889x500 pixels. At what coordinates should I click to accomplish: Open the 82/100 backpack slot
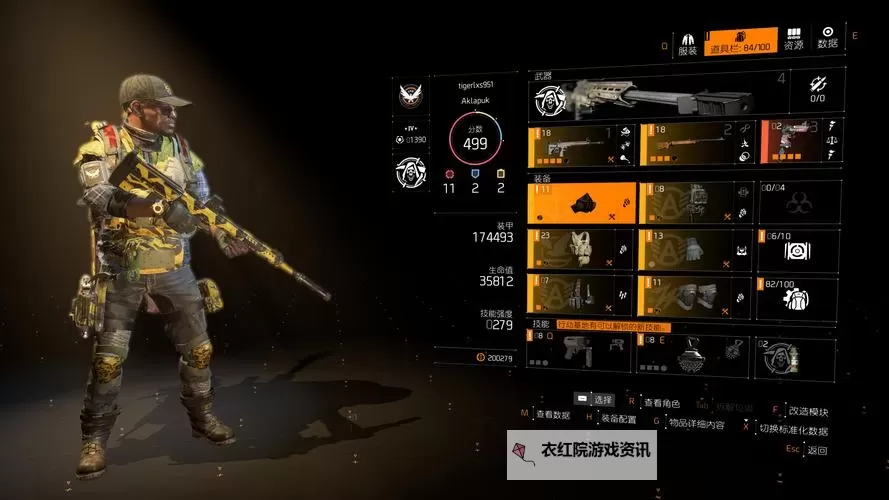point(798,295)
